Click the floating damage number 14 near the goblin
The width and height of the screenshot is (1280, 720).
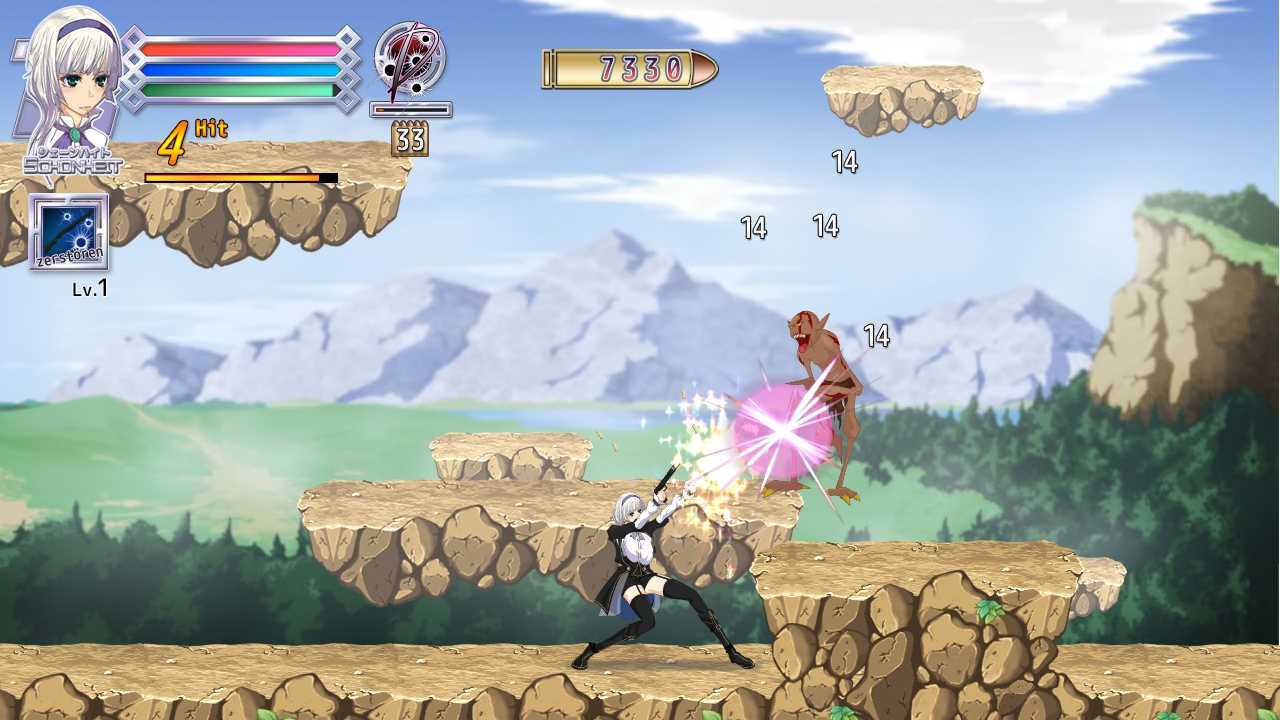click(x=877, y=336)
